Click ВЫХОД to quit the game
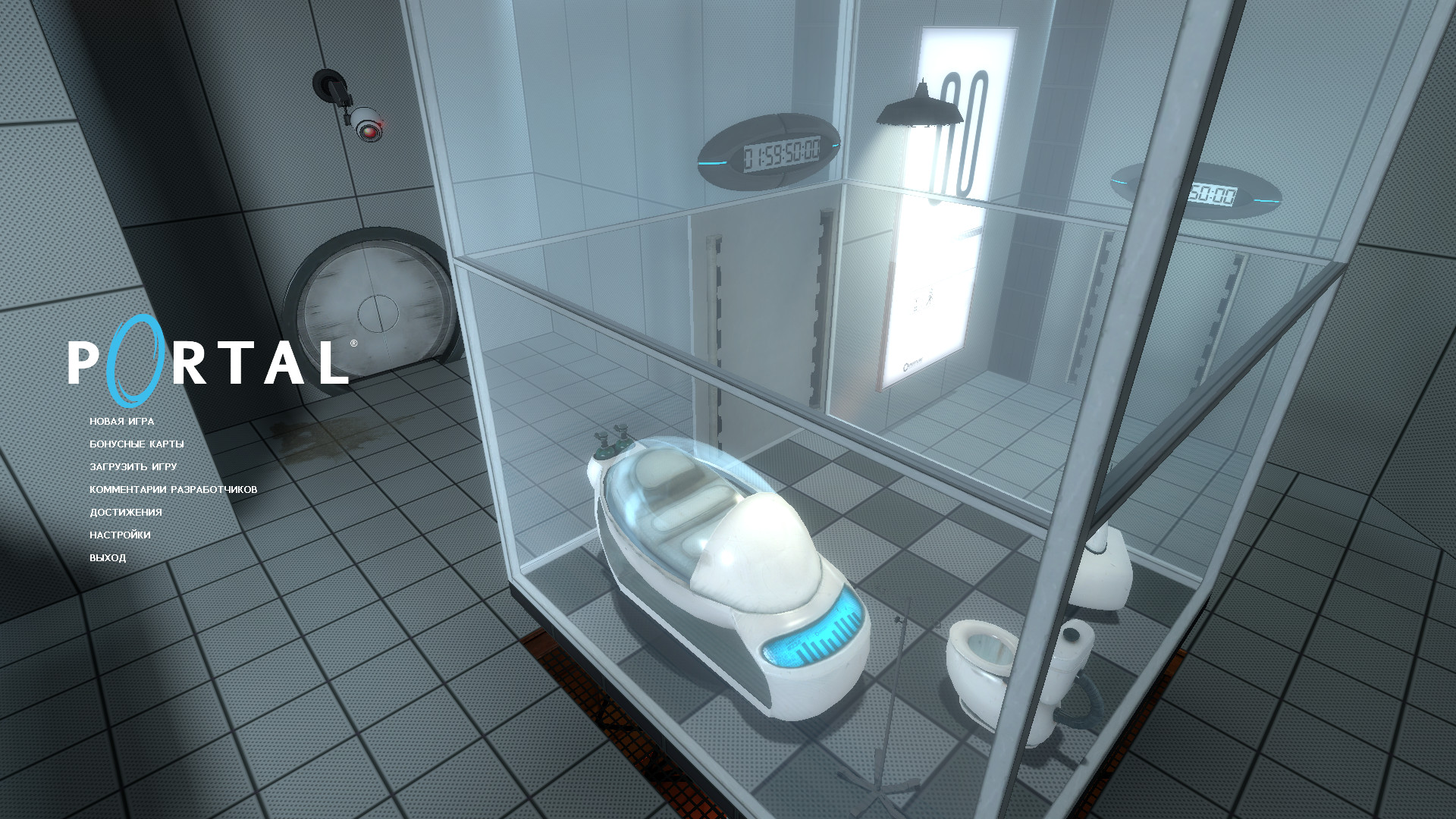The width and height of the screenshot is (1456, 819). click(x=107, y=557)
